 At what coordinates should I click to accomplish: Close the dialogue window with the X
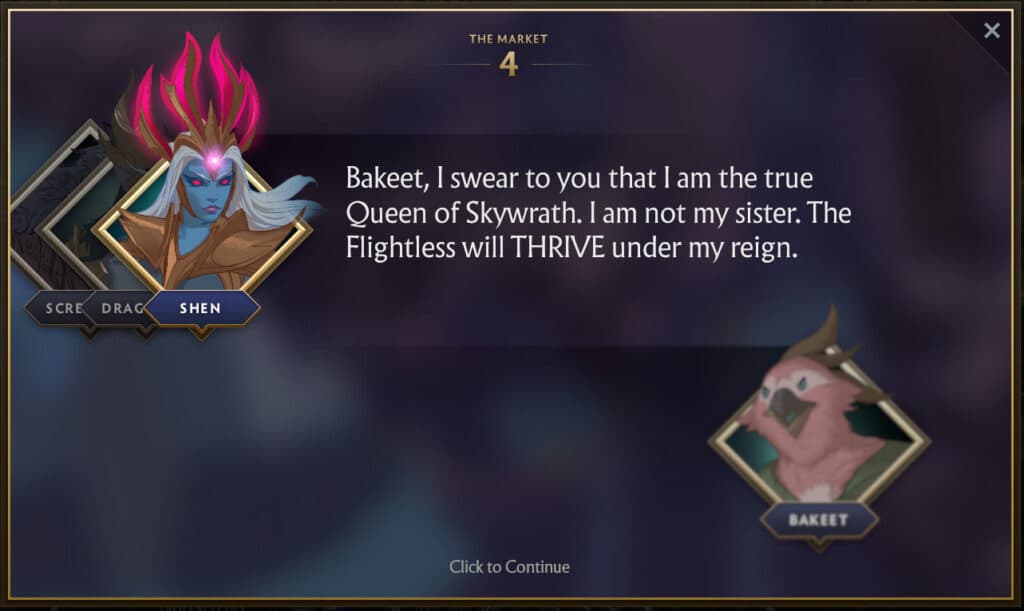click(991, 31)
